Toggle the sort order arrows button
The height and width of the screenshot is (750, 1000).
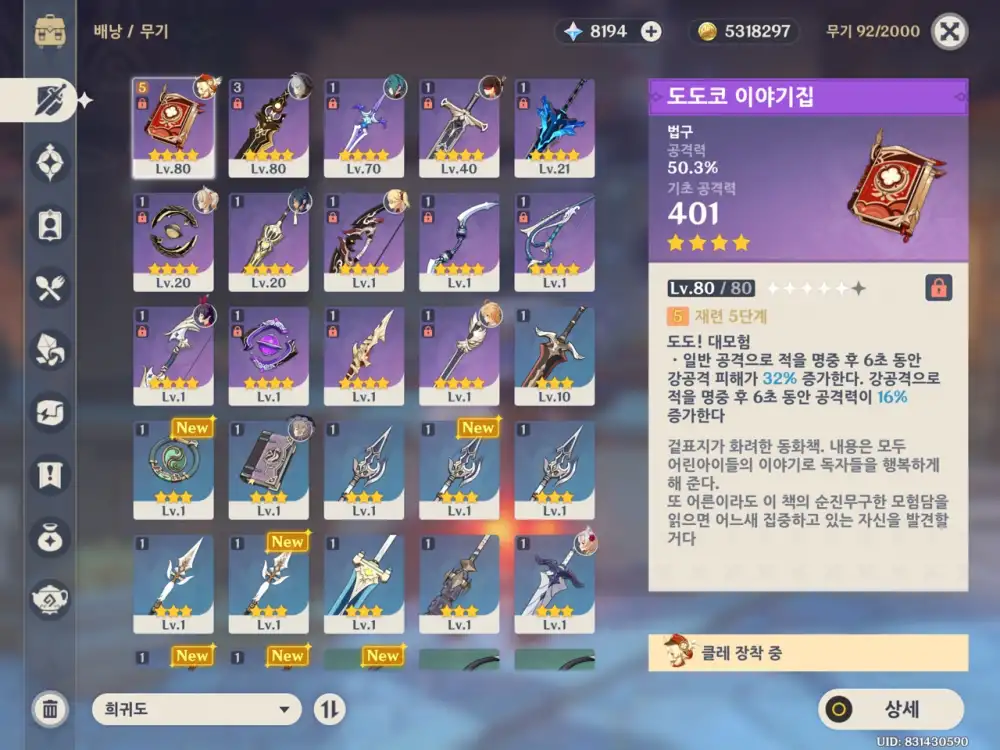[329, 709]
